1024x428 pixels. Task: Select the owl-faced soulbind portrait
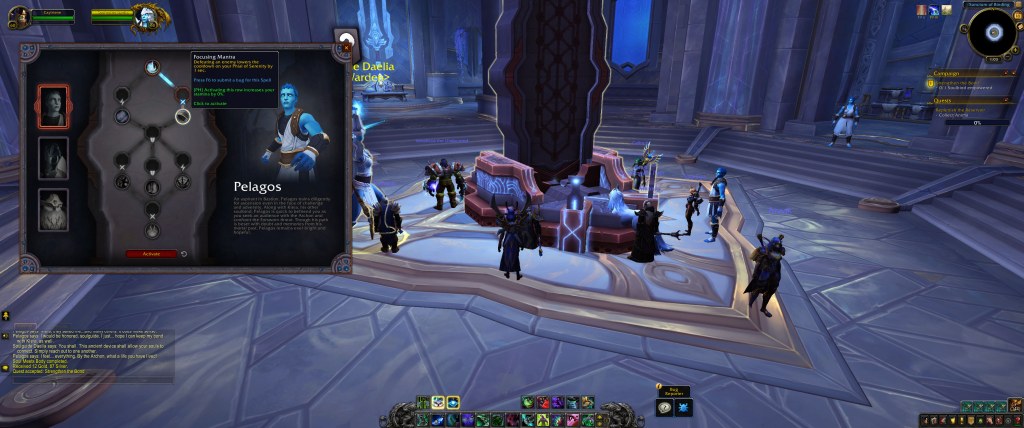coord(53,210)
